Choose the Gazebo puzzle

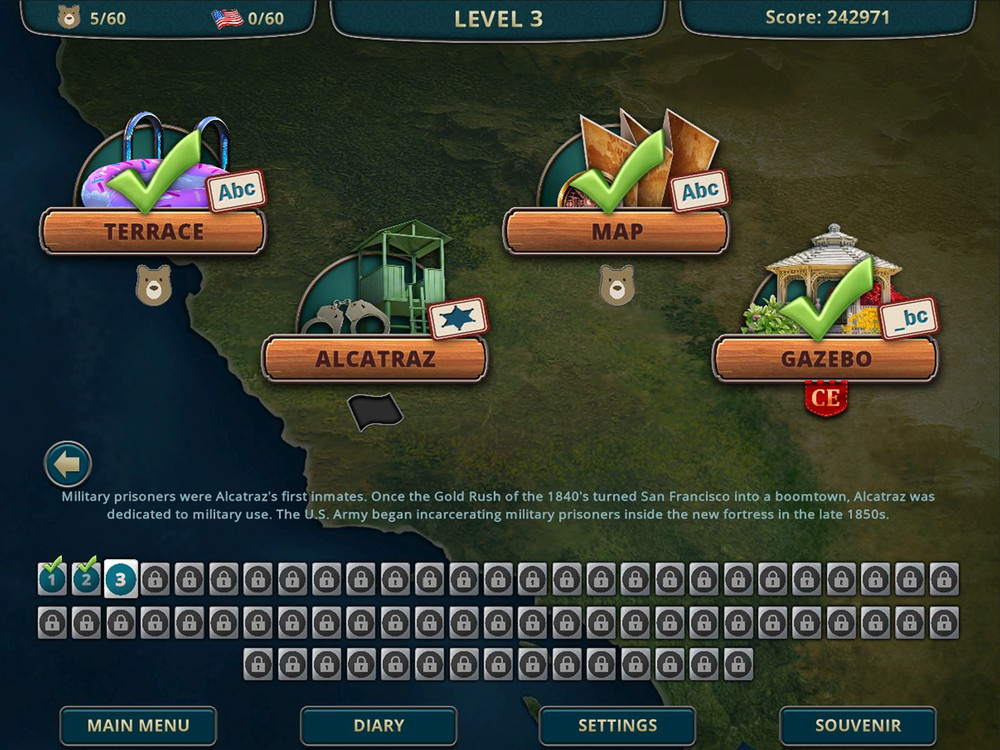[x=825, y=358]
